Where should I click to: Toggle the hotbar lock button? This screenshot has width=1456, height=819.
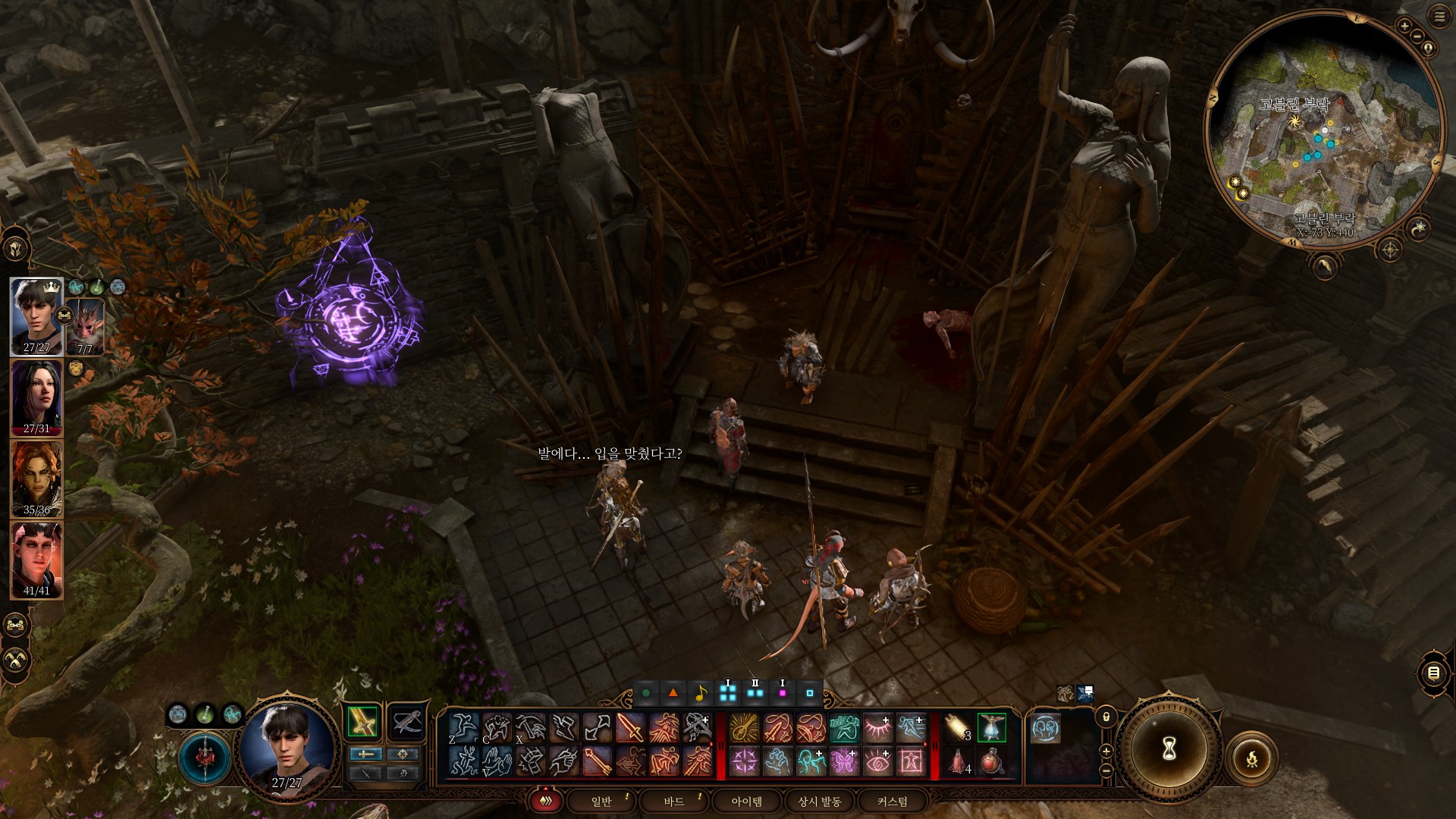click(1106, 717)
